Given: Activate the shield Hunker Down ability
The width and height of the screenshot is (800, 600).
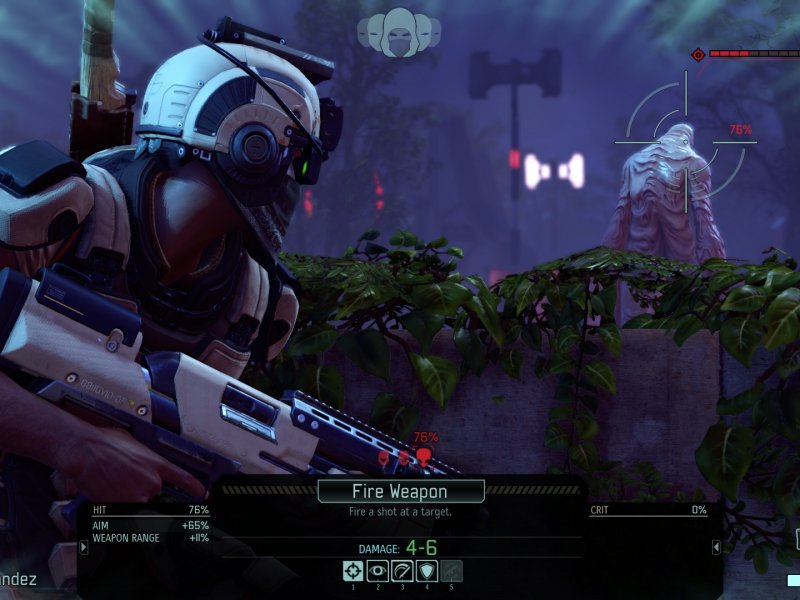Looking at the screenshot, I should (x=426, y=571).
